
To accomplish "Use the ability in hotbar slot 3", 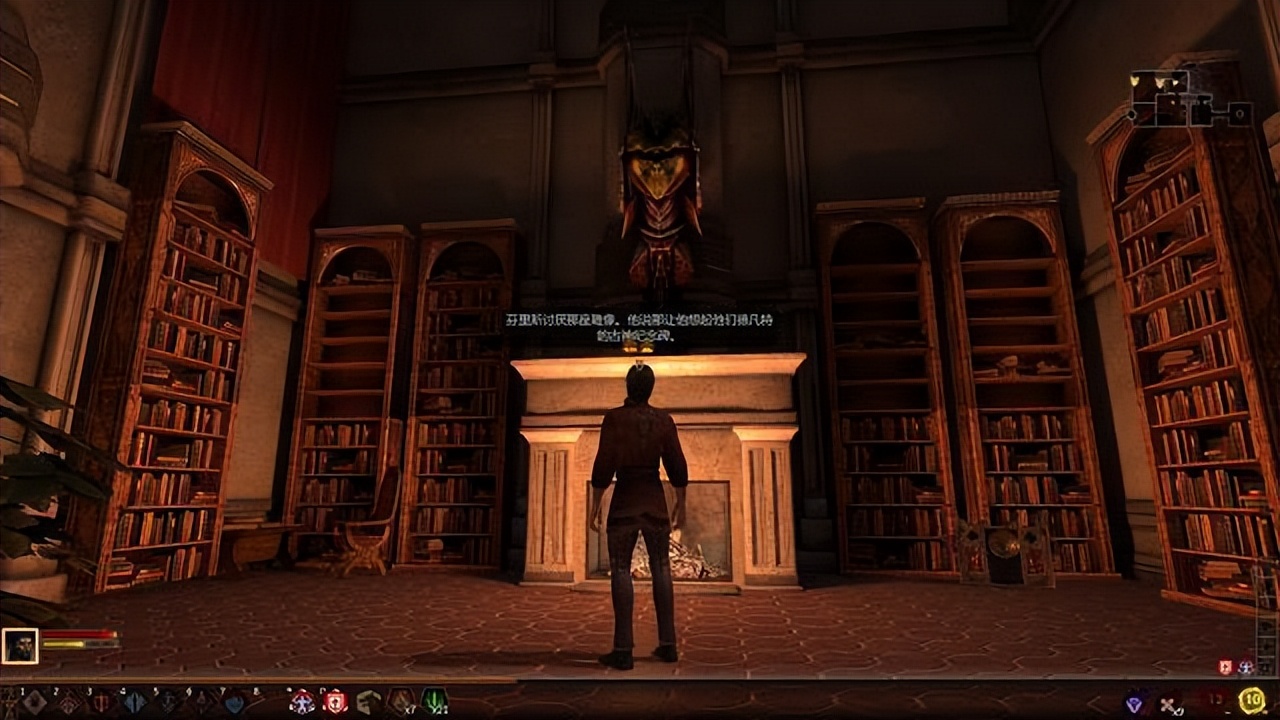I will pyautogui.click(x=101, y=702).
